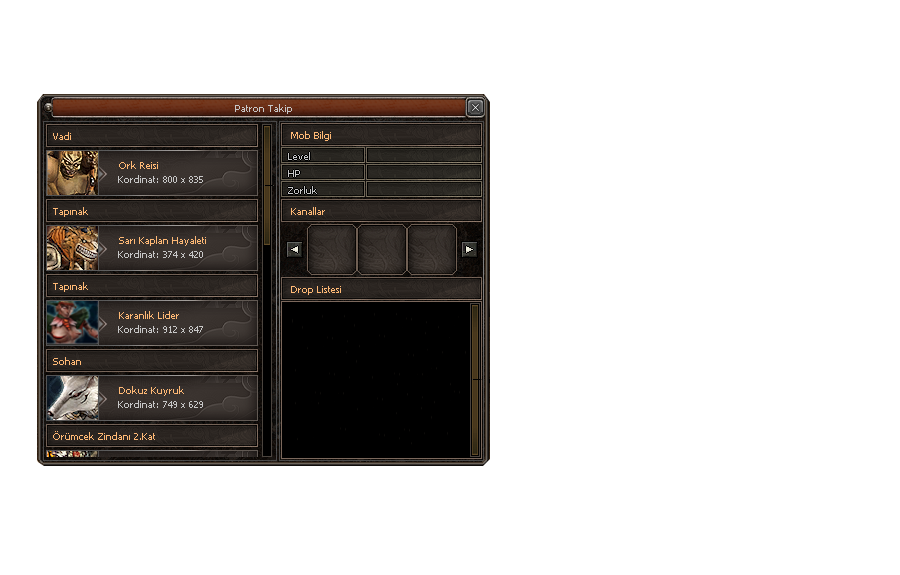900x575 pixels.
Task: Click the right channel arrow under Kanallar
Action: [x=469, y=249]
